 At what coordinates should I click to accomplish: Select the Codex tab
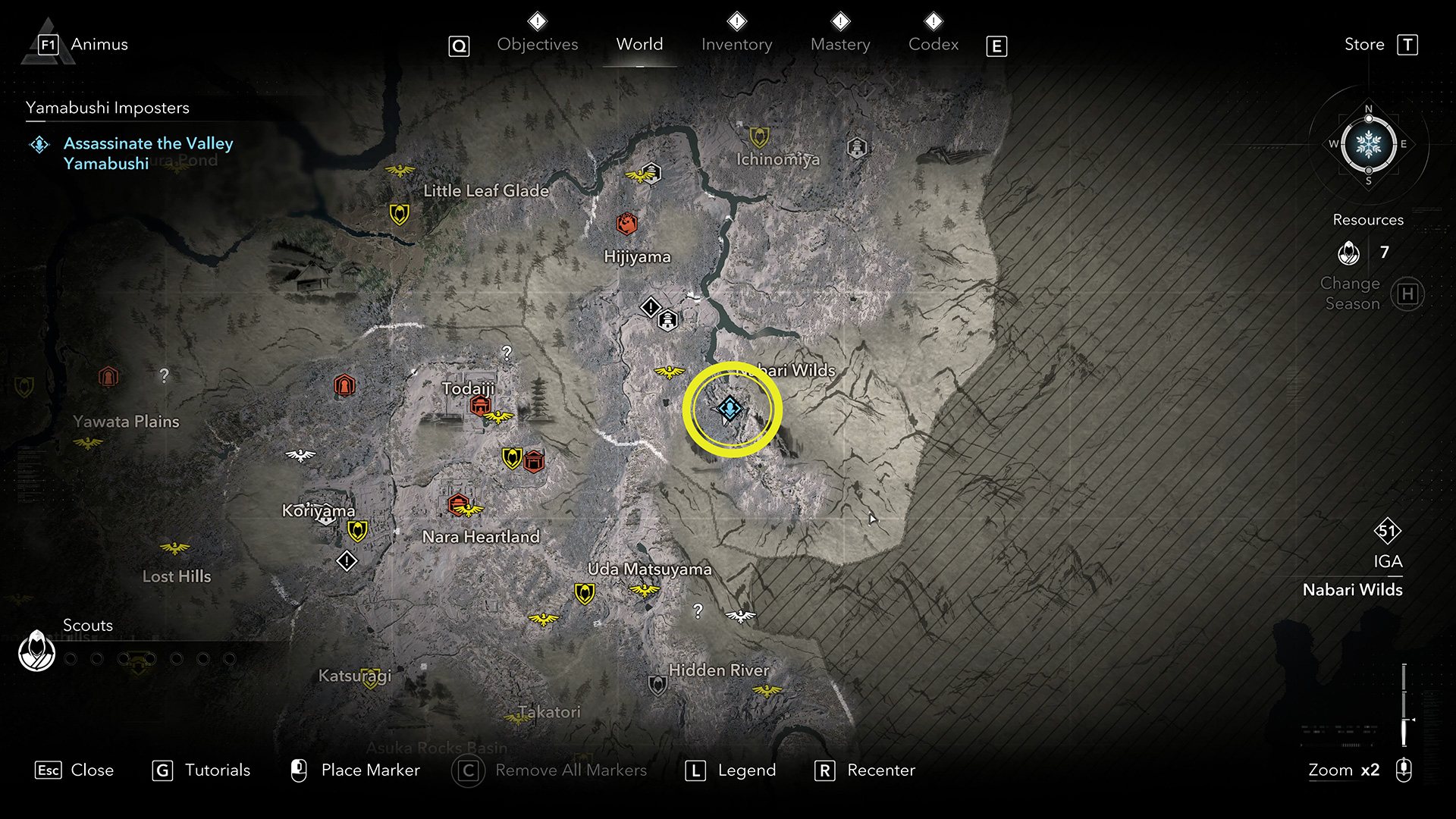(934, 45)
